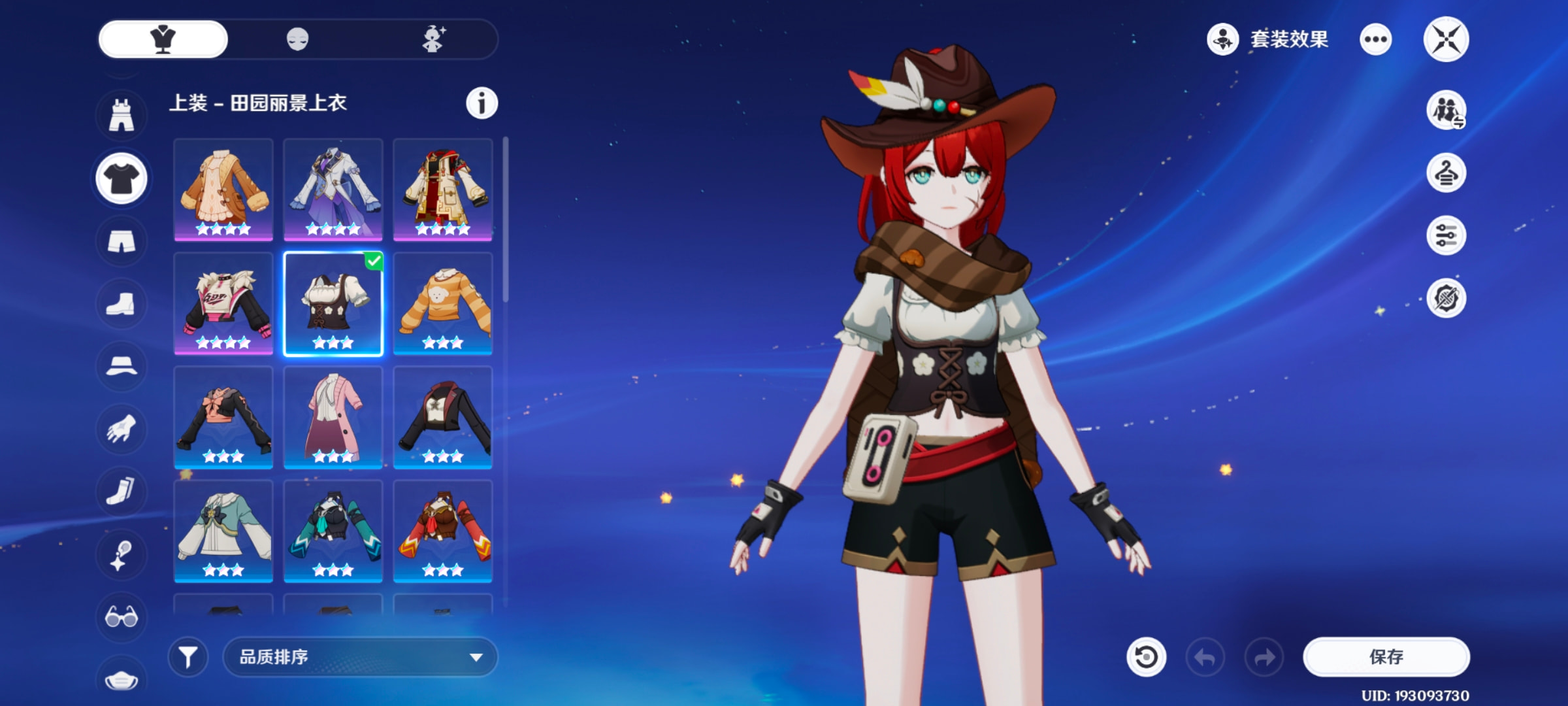Open the filter funnel button
This screenshot has width=1568, height=706.
tap(188, 656)
